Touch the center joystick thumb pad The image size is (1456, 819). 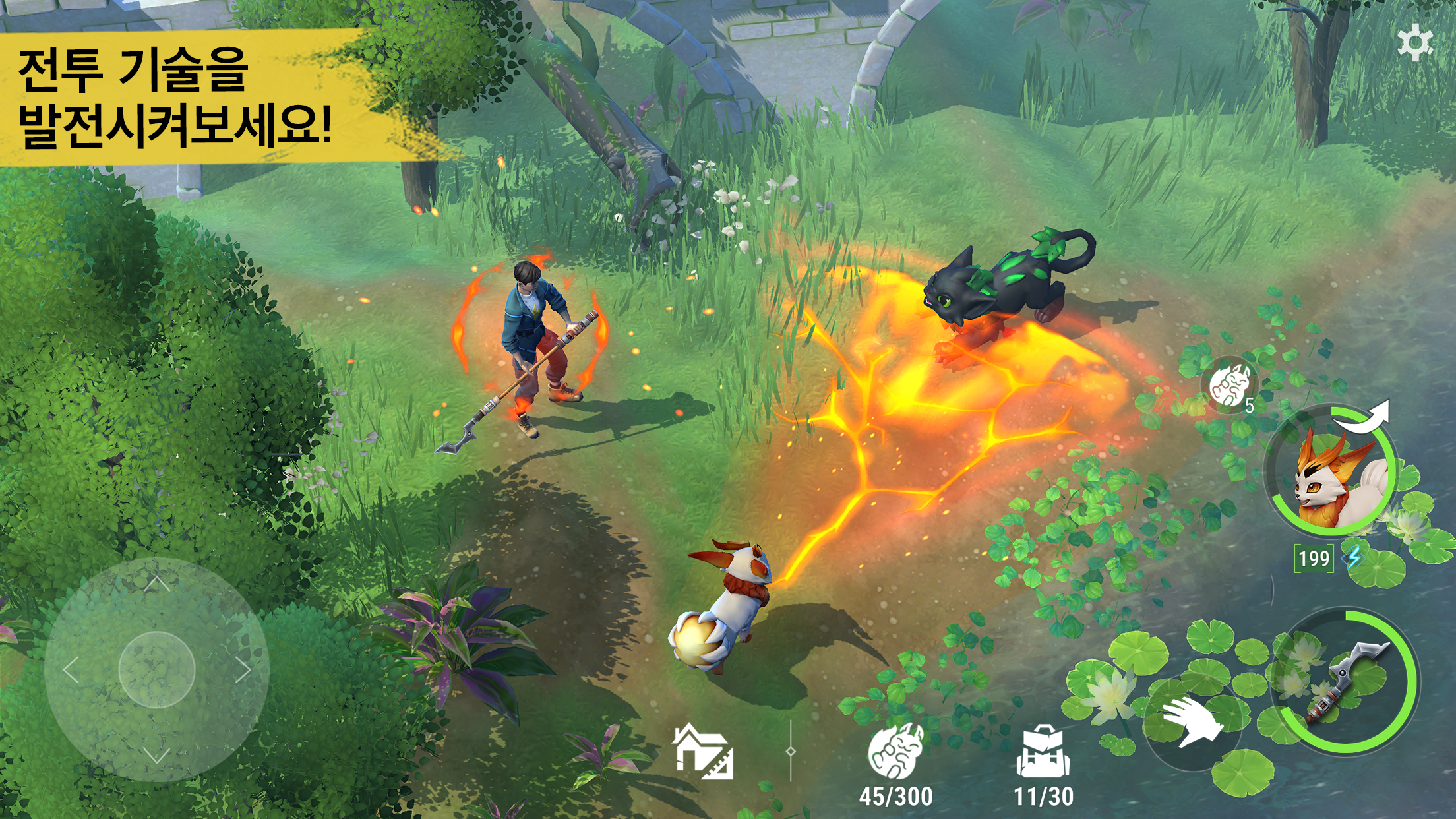pyautogui.click(x=156, y=670)
